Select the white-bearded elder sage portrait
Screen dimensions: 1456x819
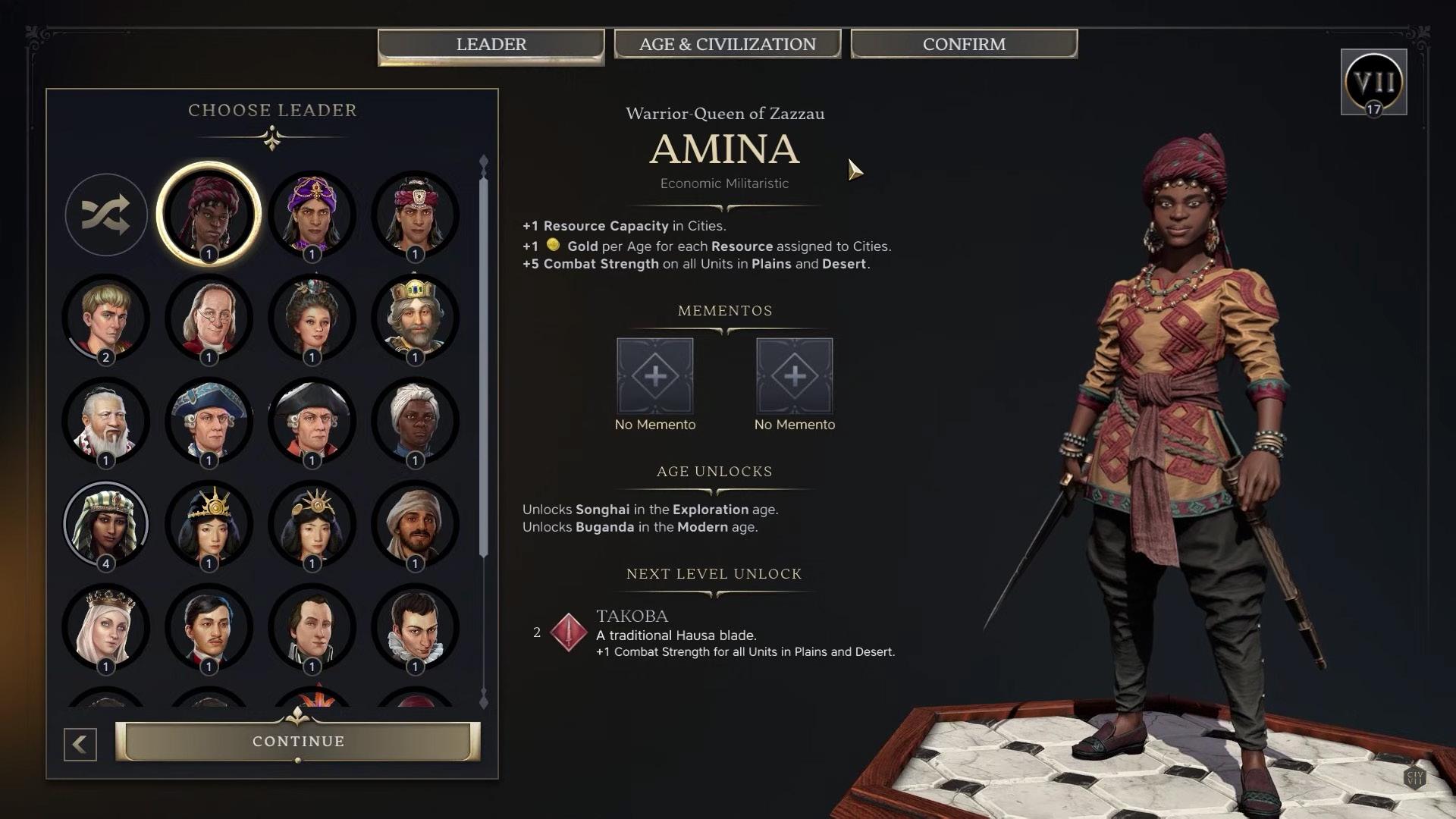coord(106,421)
